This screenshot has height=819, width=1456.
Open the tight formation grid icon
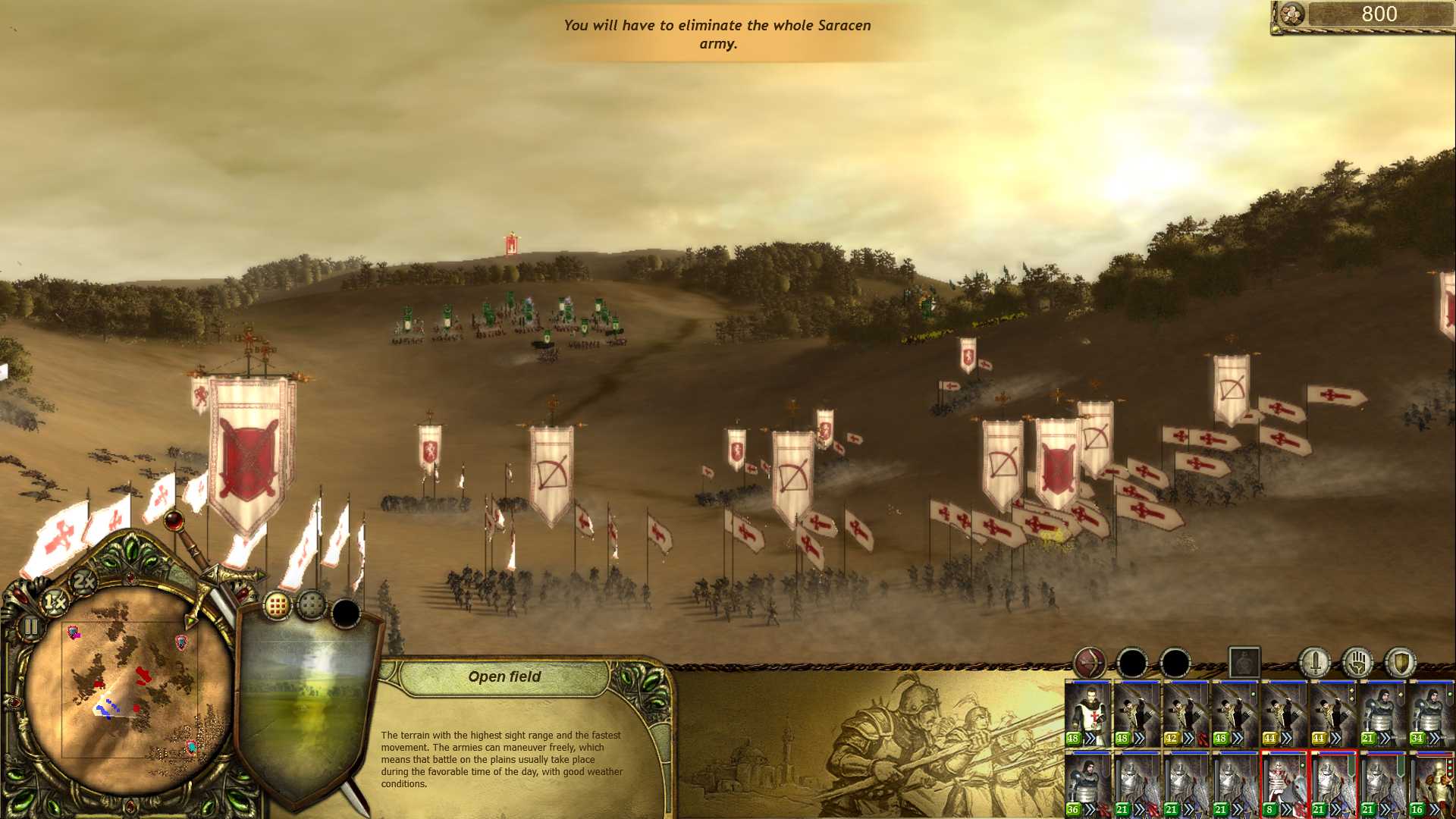point(278,605)
